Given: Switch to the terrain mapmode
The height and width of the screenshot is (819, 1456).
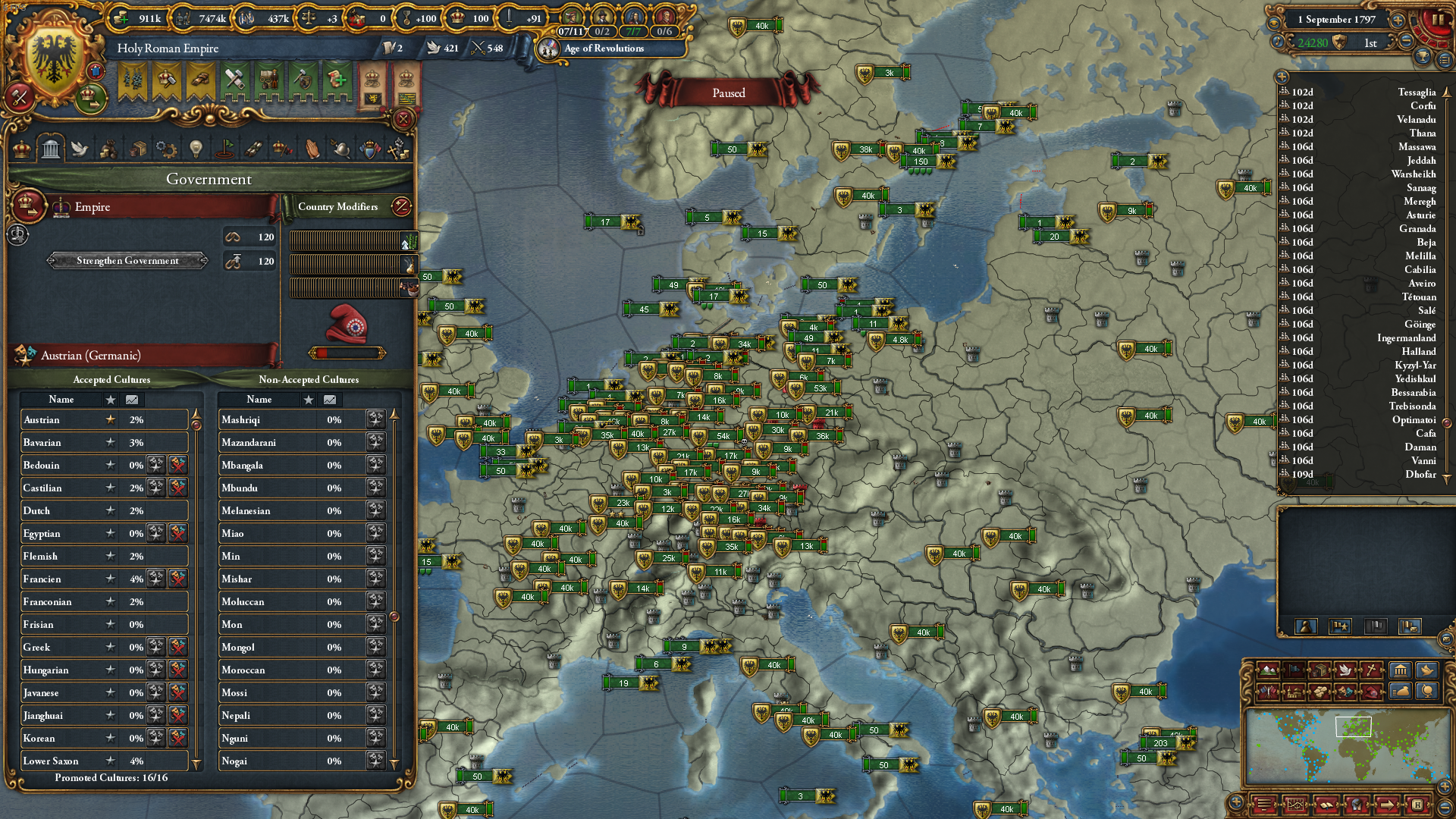Looking at the screenshot, I should pyautogui.click(x=1267, y=670).
